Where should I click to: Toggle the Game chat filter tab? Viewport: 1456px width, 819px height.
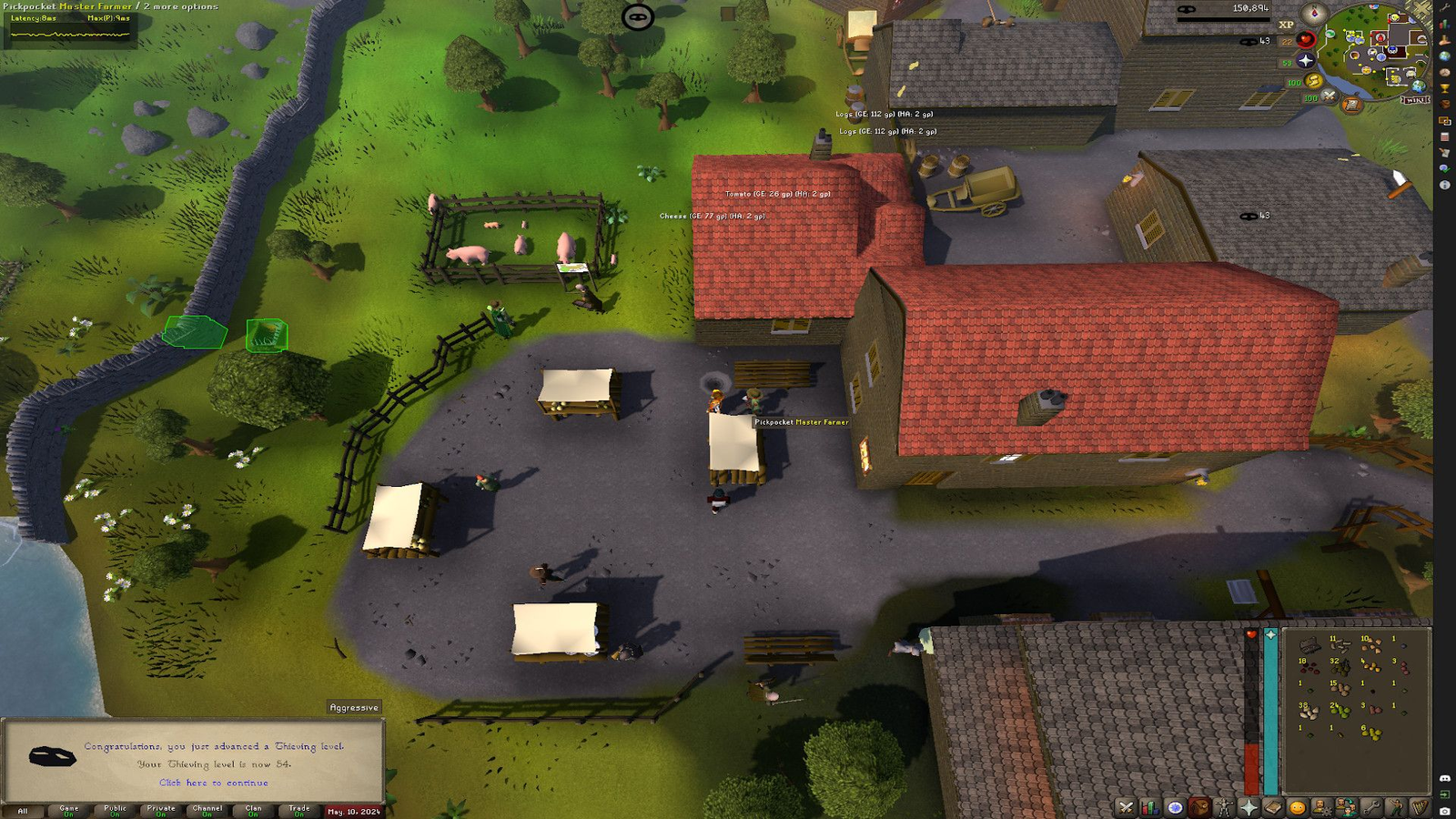point(69,810)
